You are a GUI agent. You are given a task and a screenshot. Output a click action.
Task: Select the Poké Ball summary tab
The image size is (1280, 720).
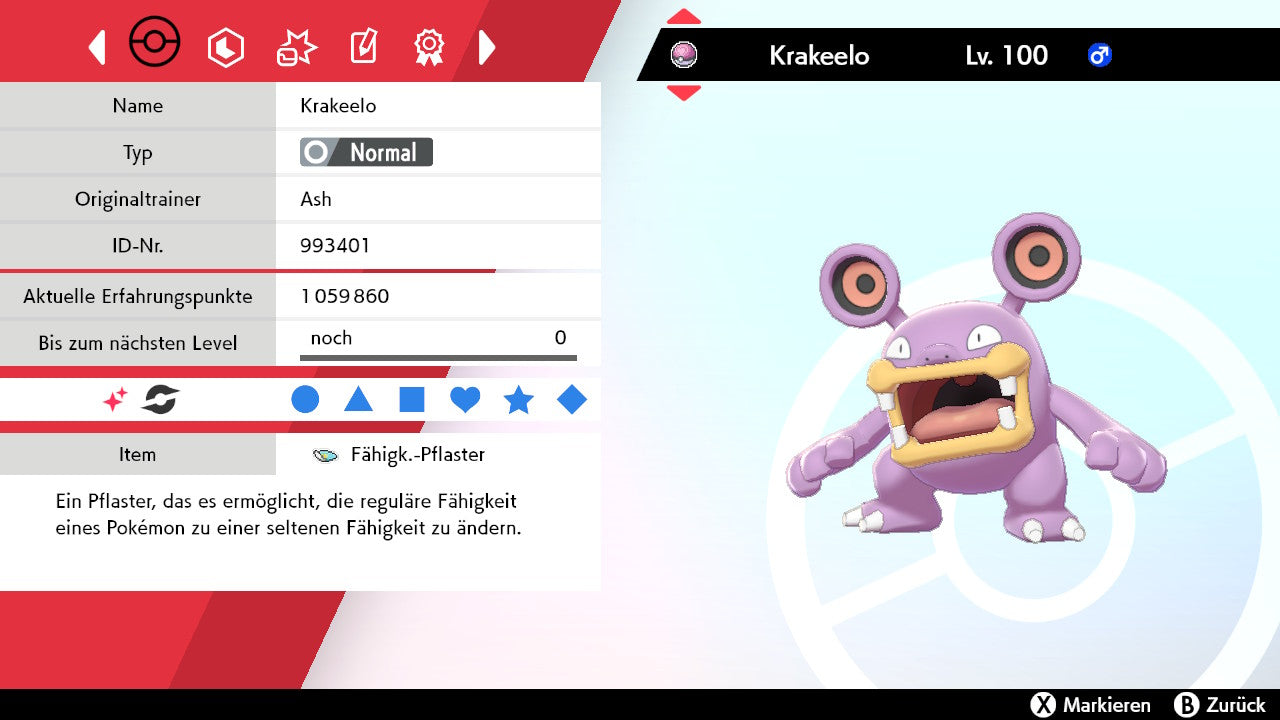[155, 44]
